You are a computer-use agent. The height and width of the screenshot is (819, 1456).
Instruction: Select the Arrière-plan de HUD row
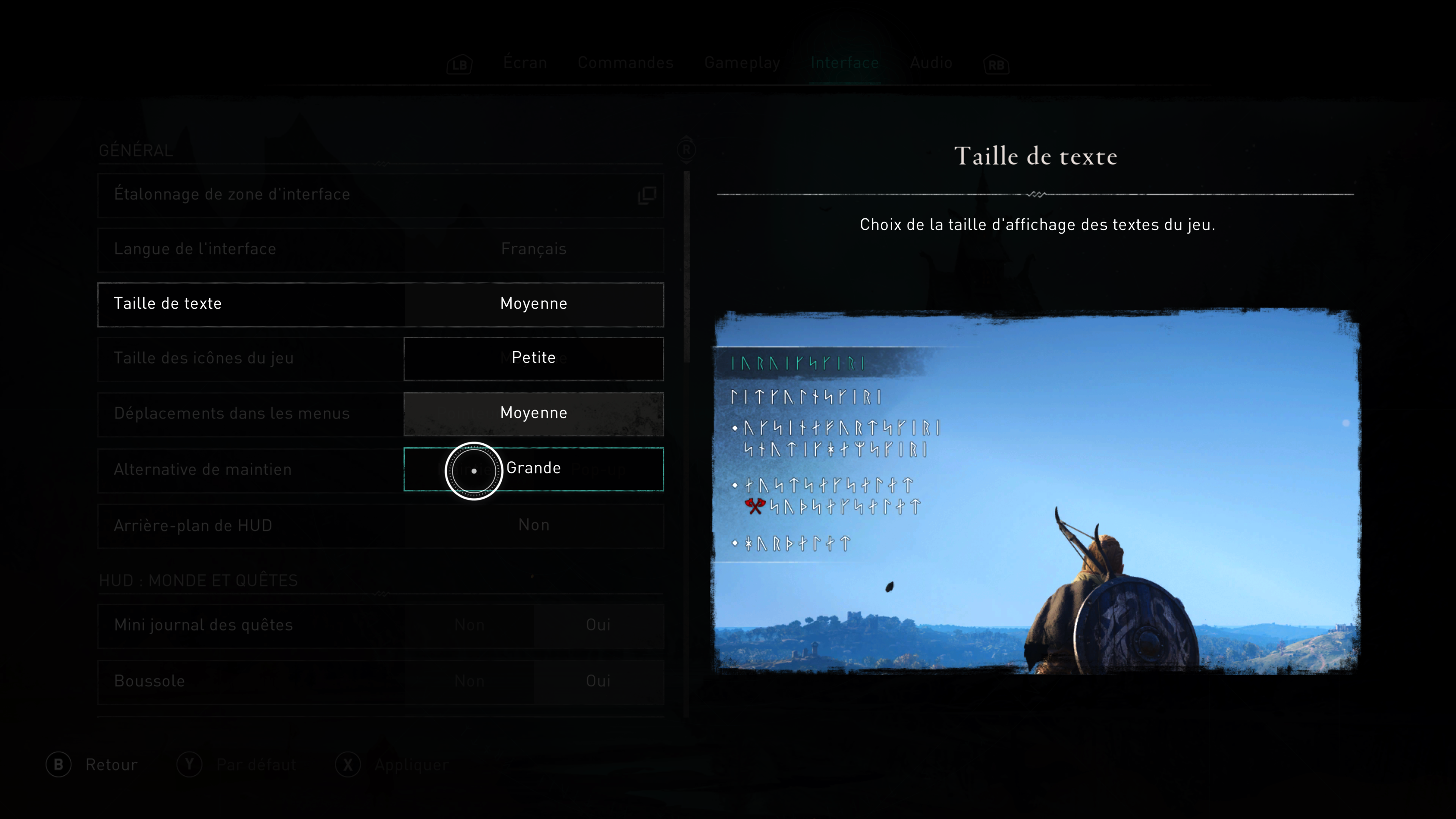tap(380, 526)
